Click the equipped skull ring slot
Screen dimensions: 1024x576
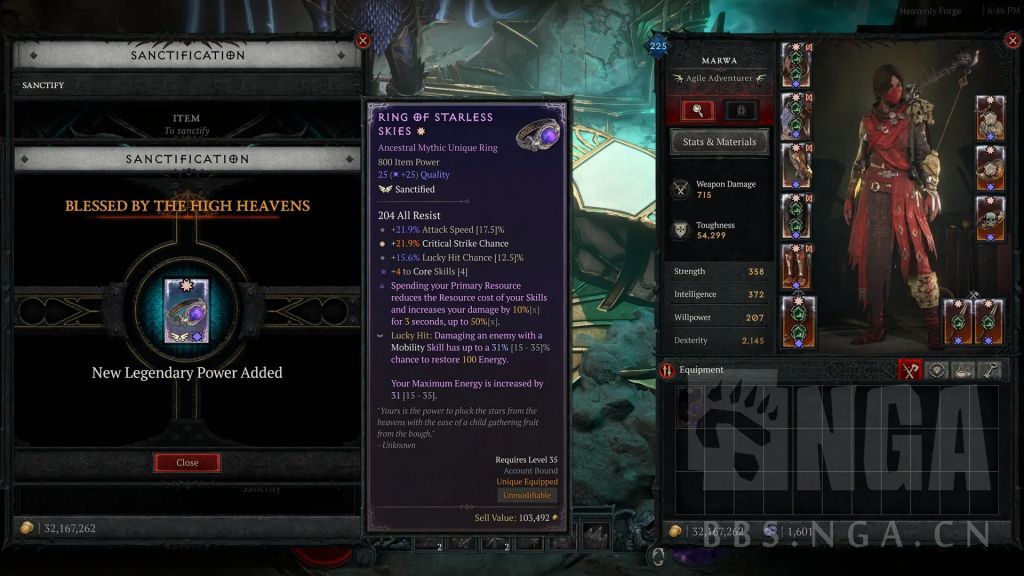pos(990,218)
